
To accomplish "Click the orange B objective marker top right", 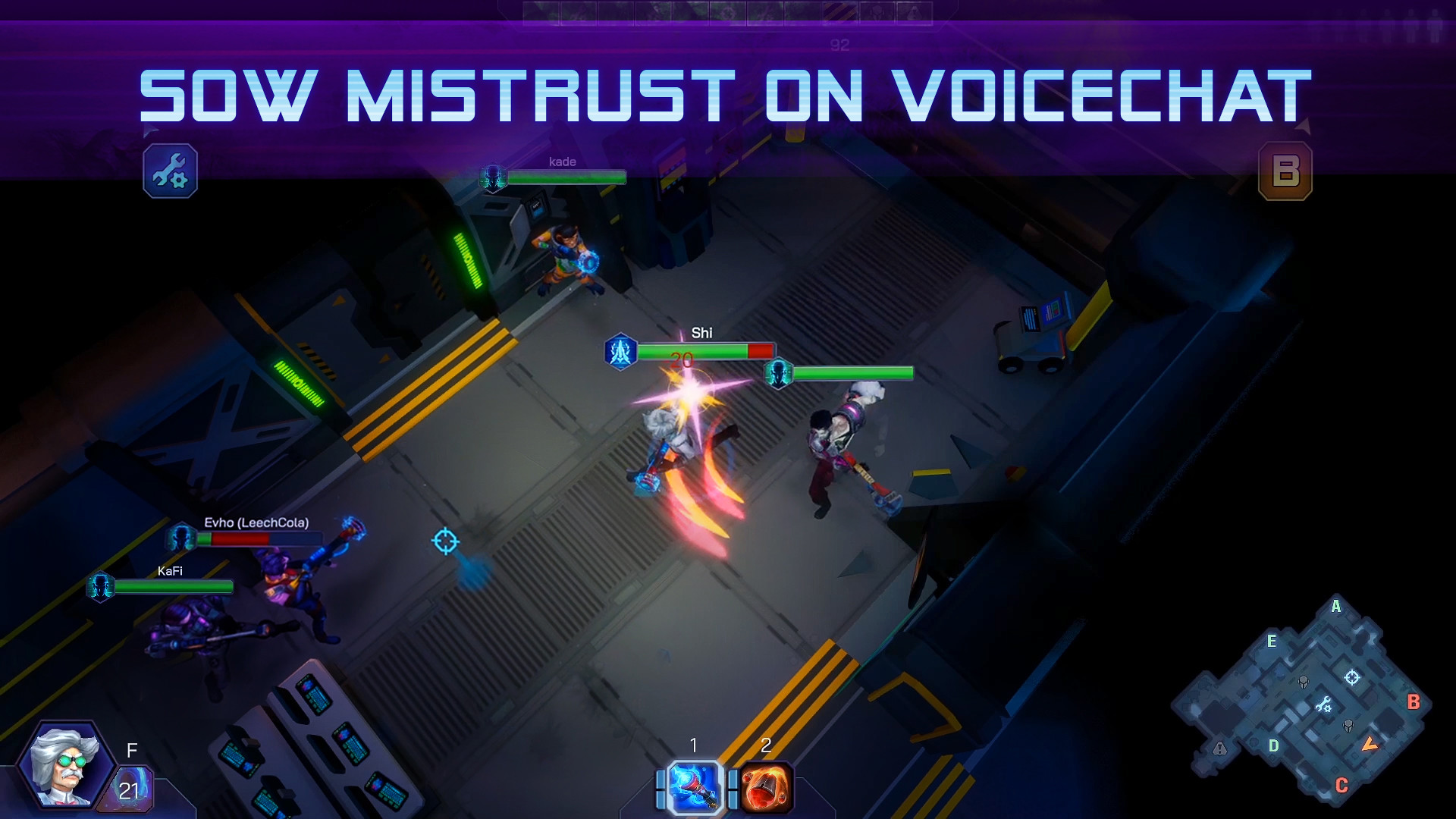I will [x=1285, y=171].
